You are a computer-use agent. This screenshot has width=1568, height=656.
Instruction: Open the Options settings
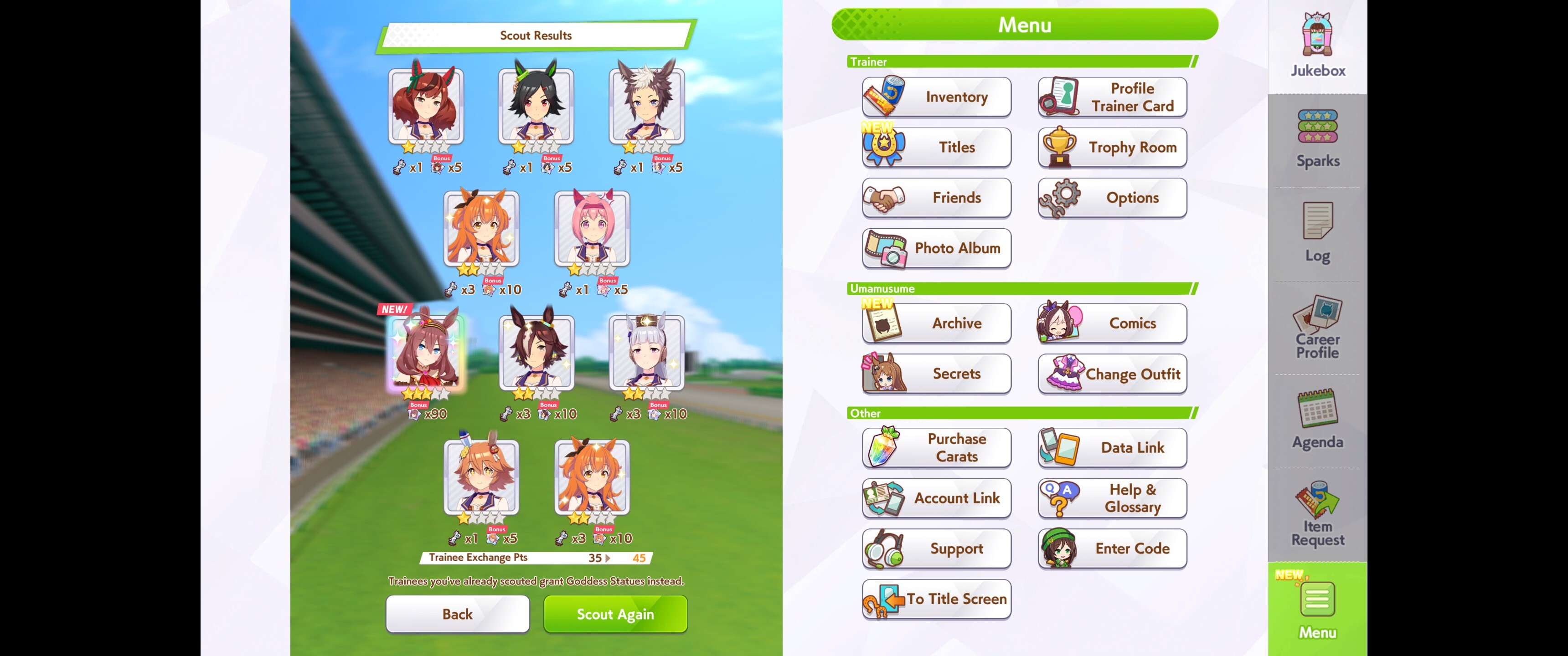pos(1112,198)
